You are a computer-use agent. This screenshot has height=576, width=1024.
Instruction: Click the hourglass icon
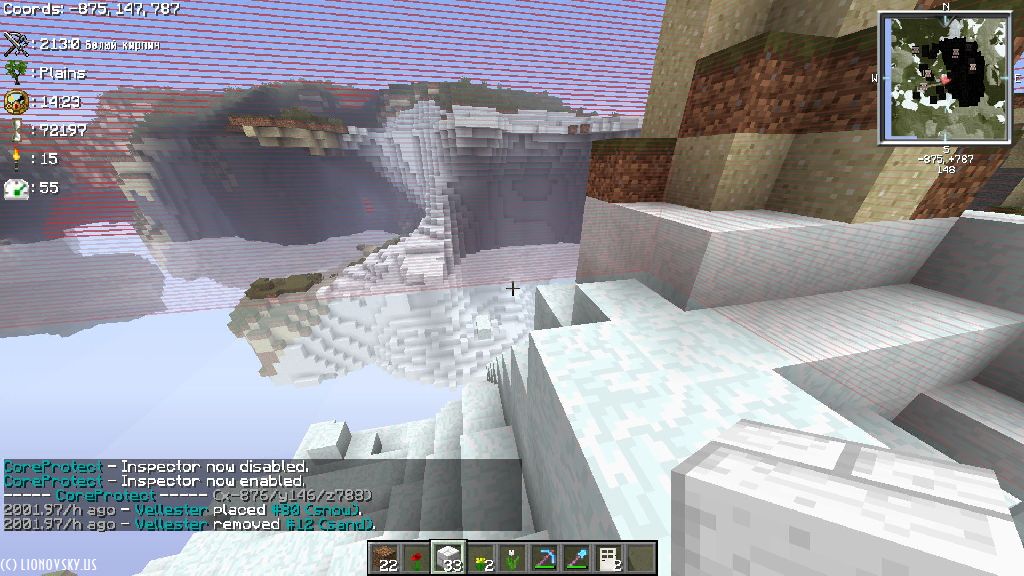16,130
